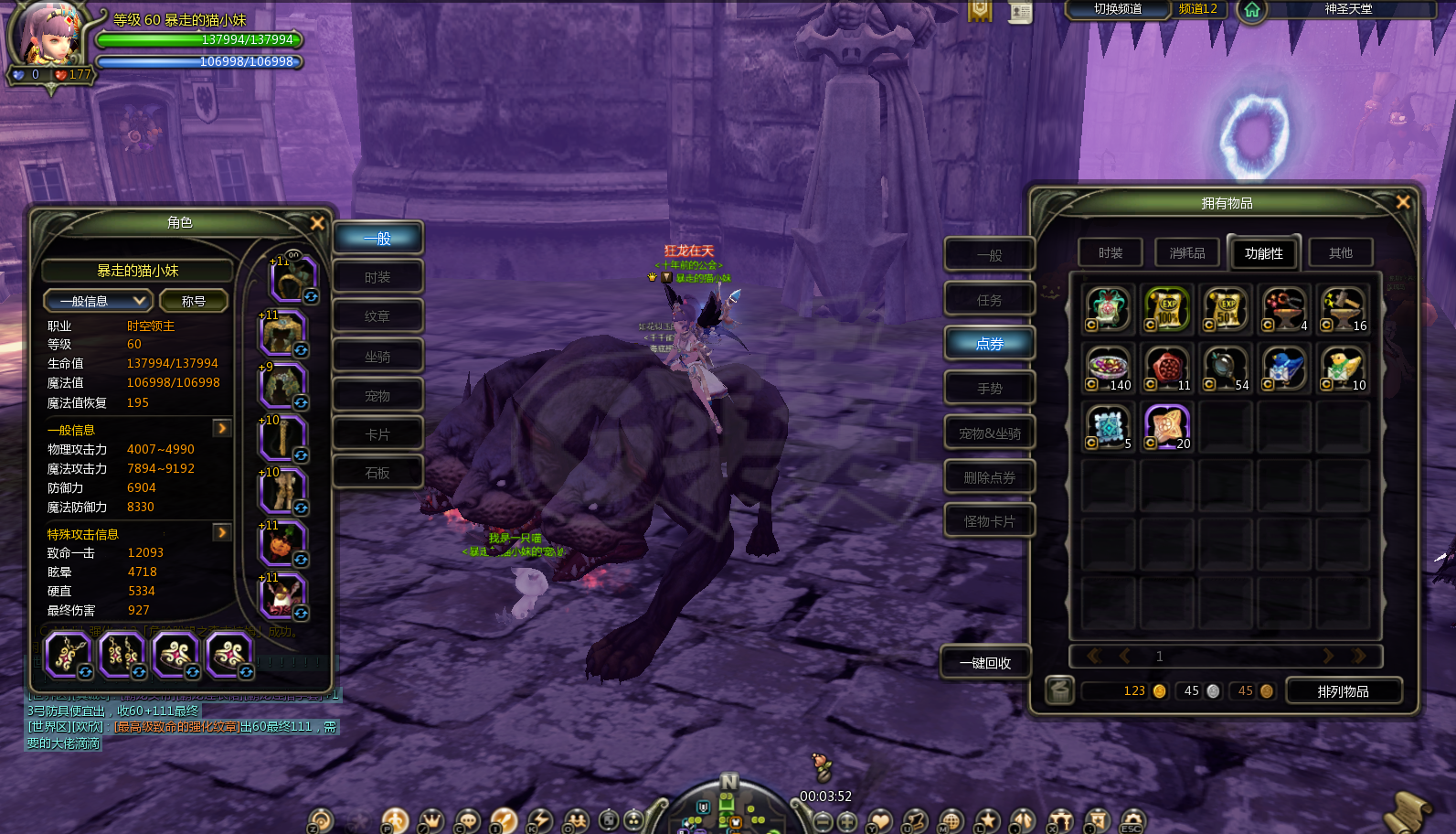Open the 怪物卡片 category

[x=989, y=521]
